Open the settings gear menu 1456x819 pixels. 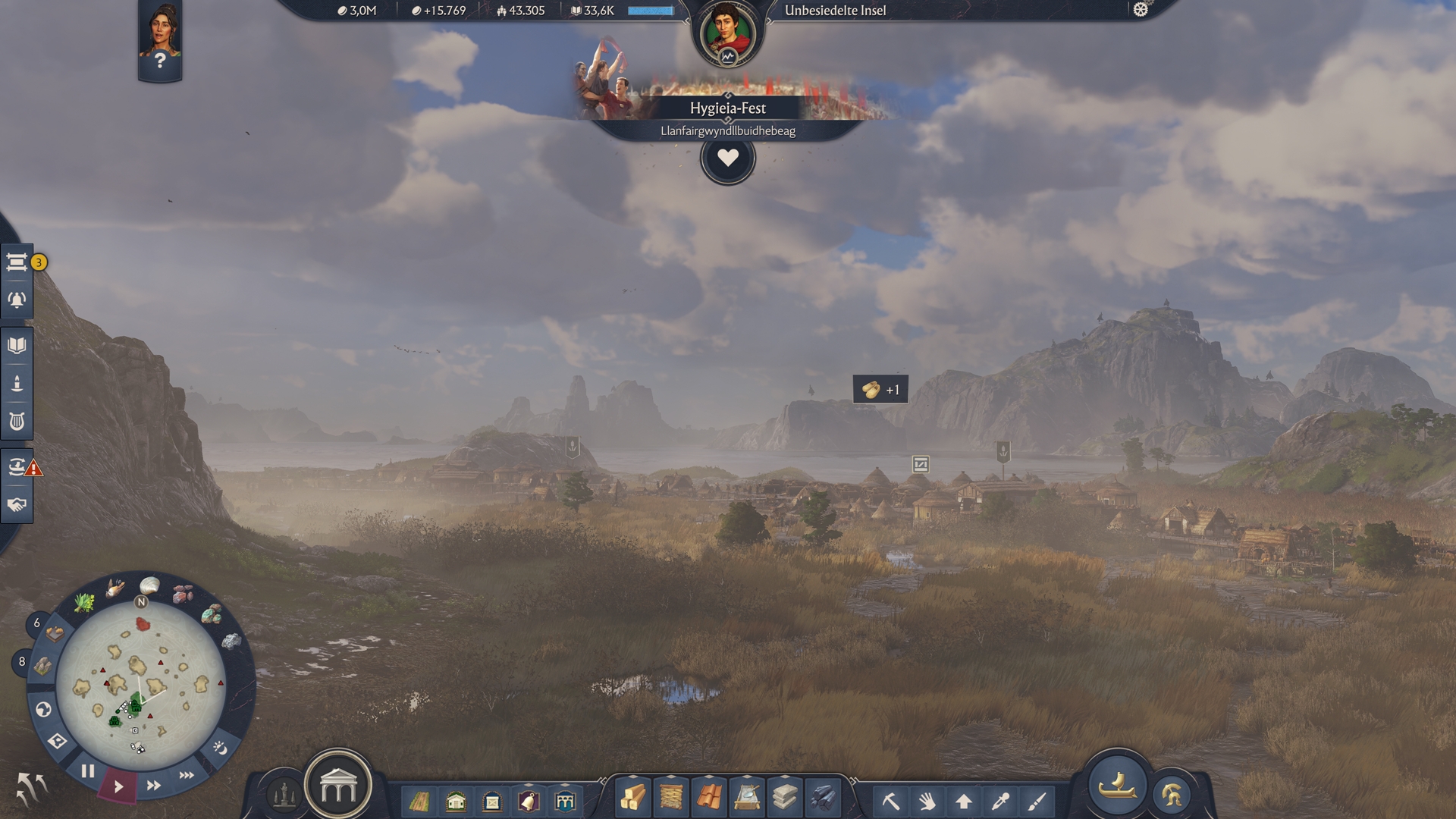pos(1141,10)
